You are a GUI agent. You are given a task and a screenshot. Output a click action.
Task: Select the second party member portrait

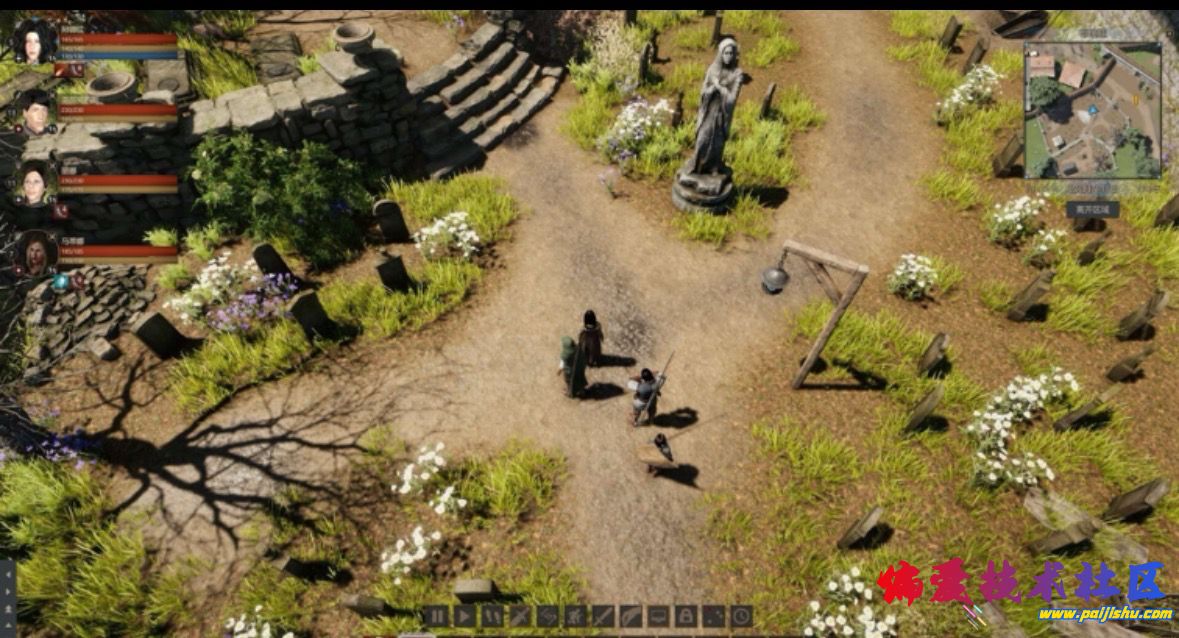(x=35, y=112)
